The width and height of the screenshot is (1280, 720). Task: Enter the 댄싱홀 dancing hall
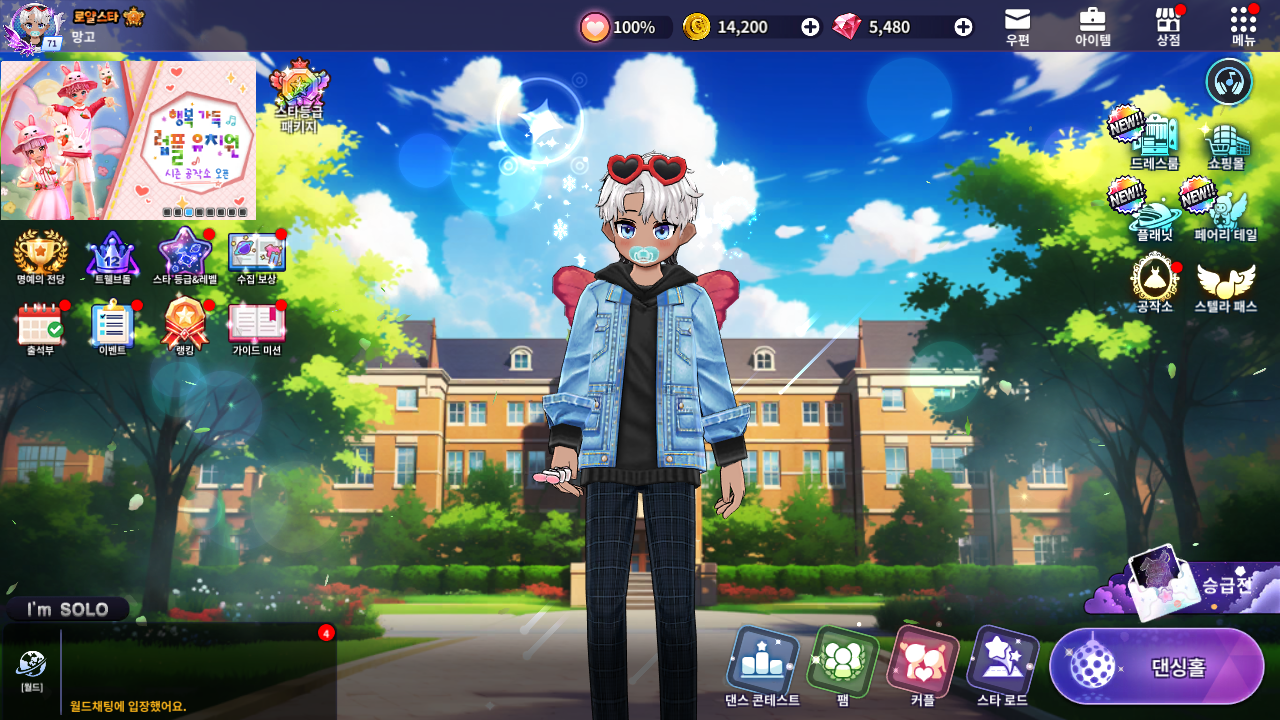[1156, 666]
